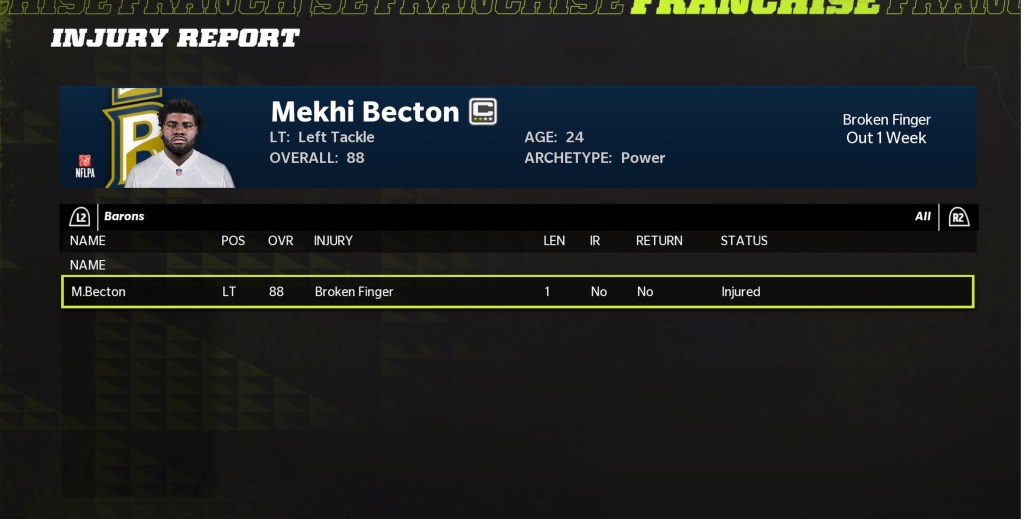Sort by the RETURN column header
The image size is (1024, 519).
point(659,241)
